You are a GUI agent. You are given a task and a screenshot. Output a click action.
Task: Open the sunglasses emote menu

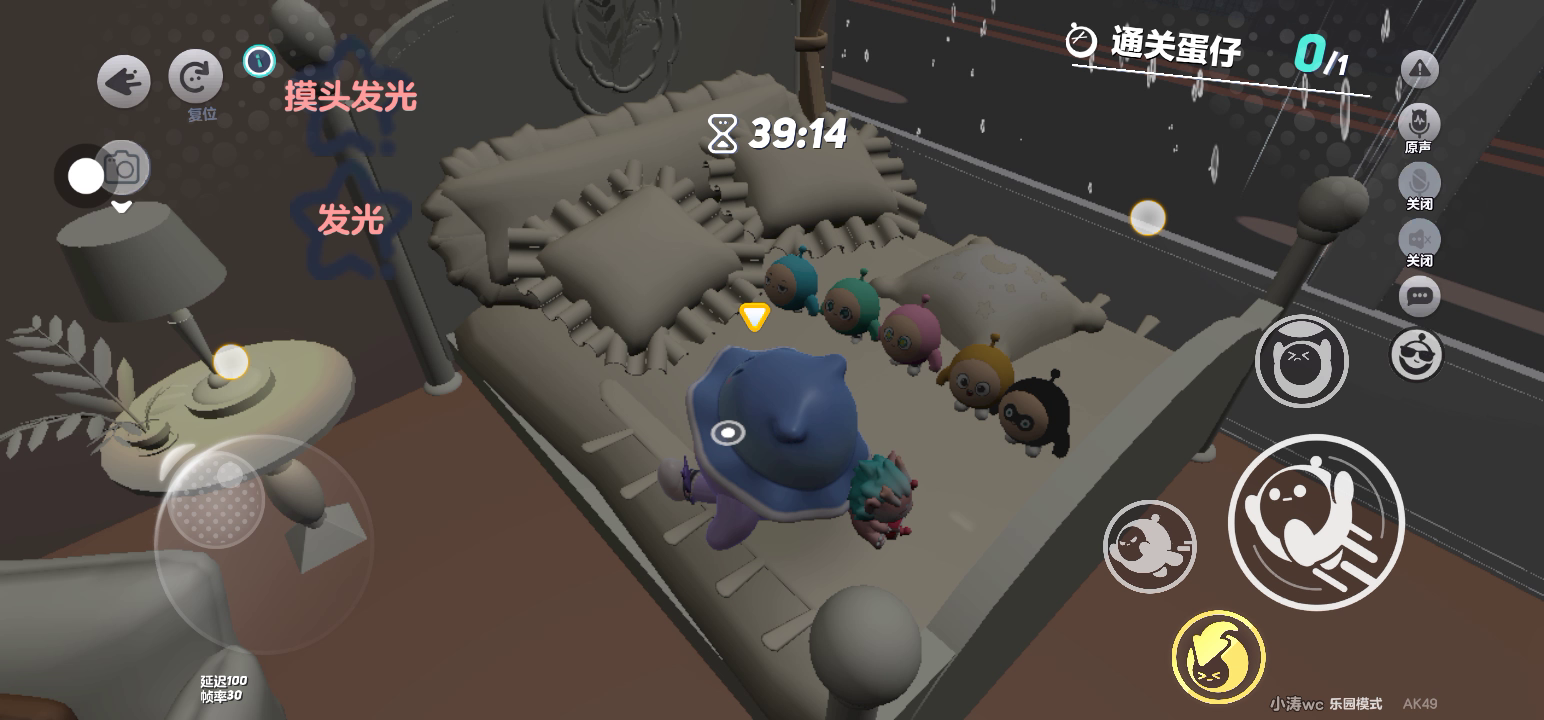click(x=1417, y=353)
